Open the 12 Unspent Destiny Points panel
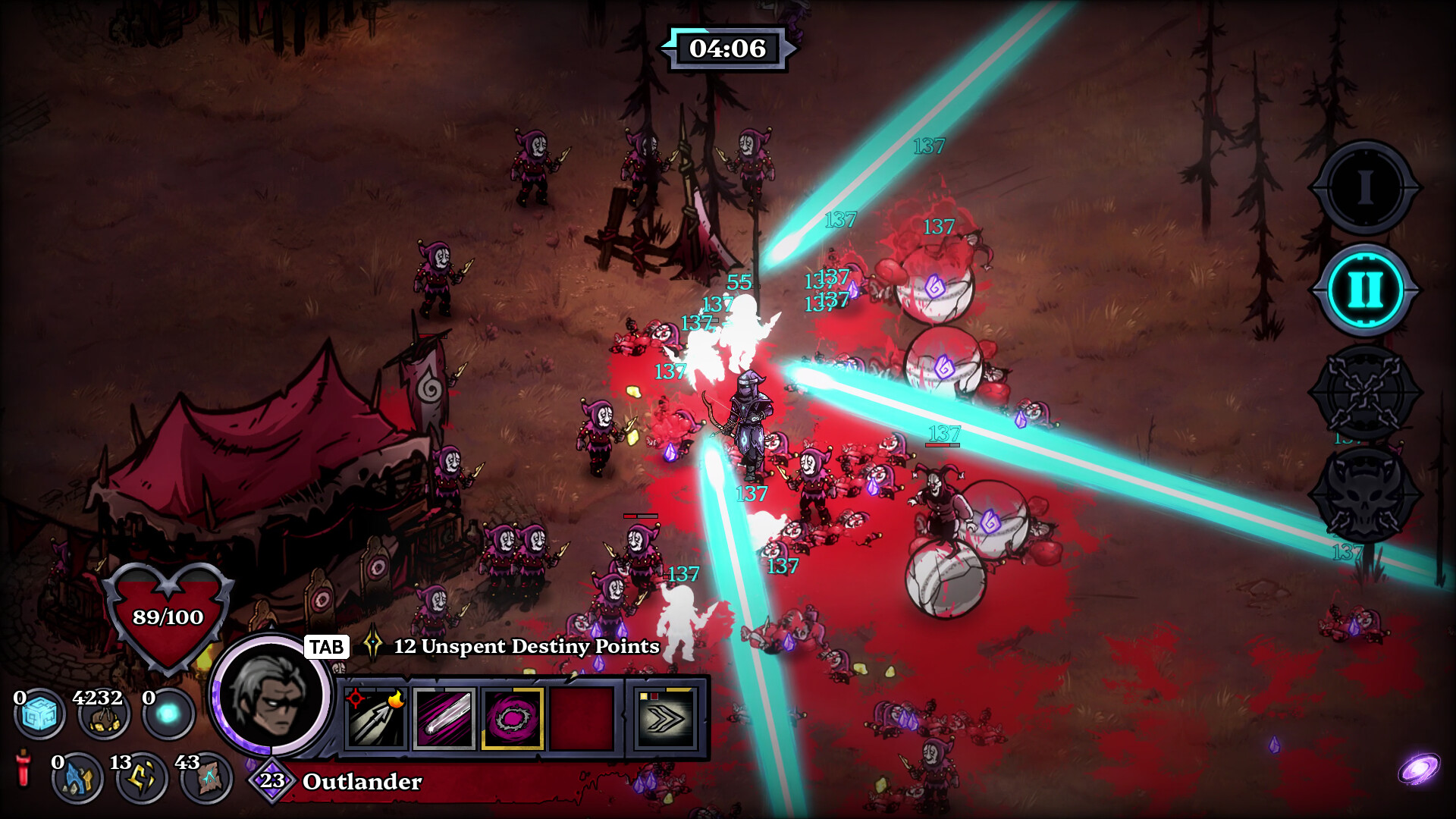 tap(526, 646)
